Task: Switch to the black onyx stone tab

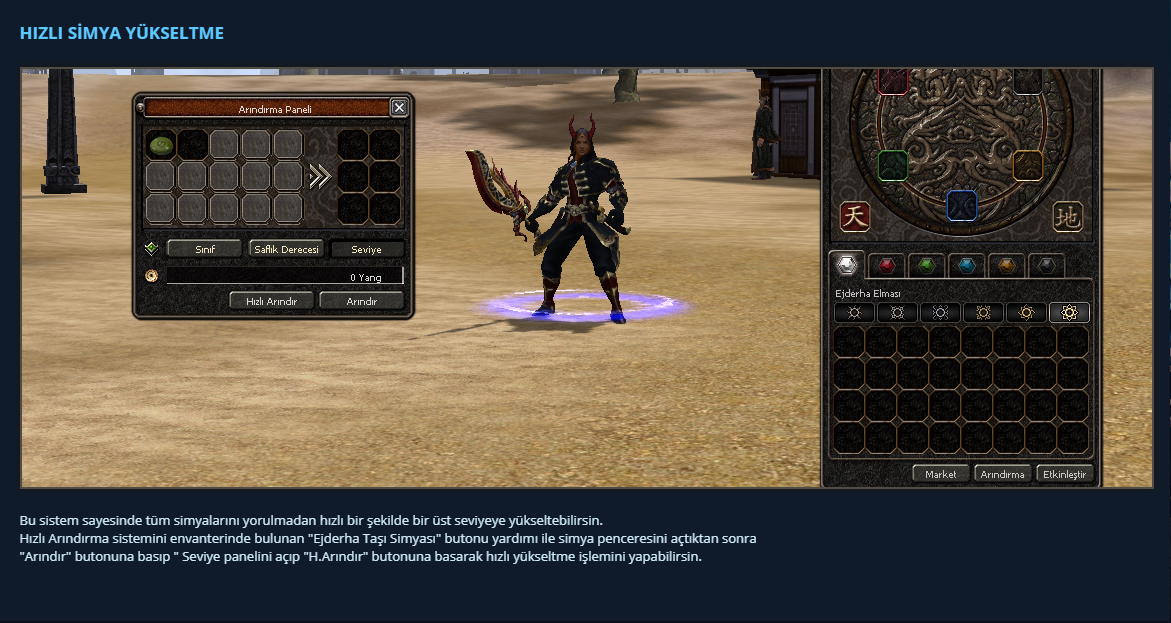Action: pos(1046,266)
